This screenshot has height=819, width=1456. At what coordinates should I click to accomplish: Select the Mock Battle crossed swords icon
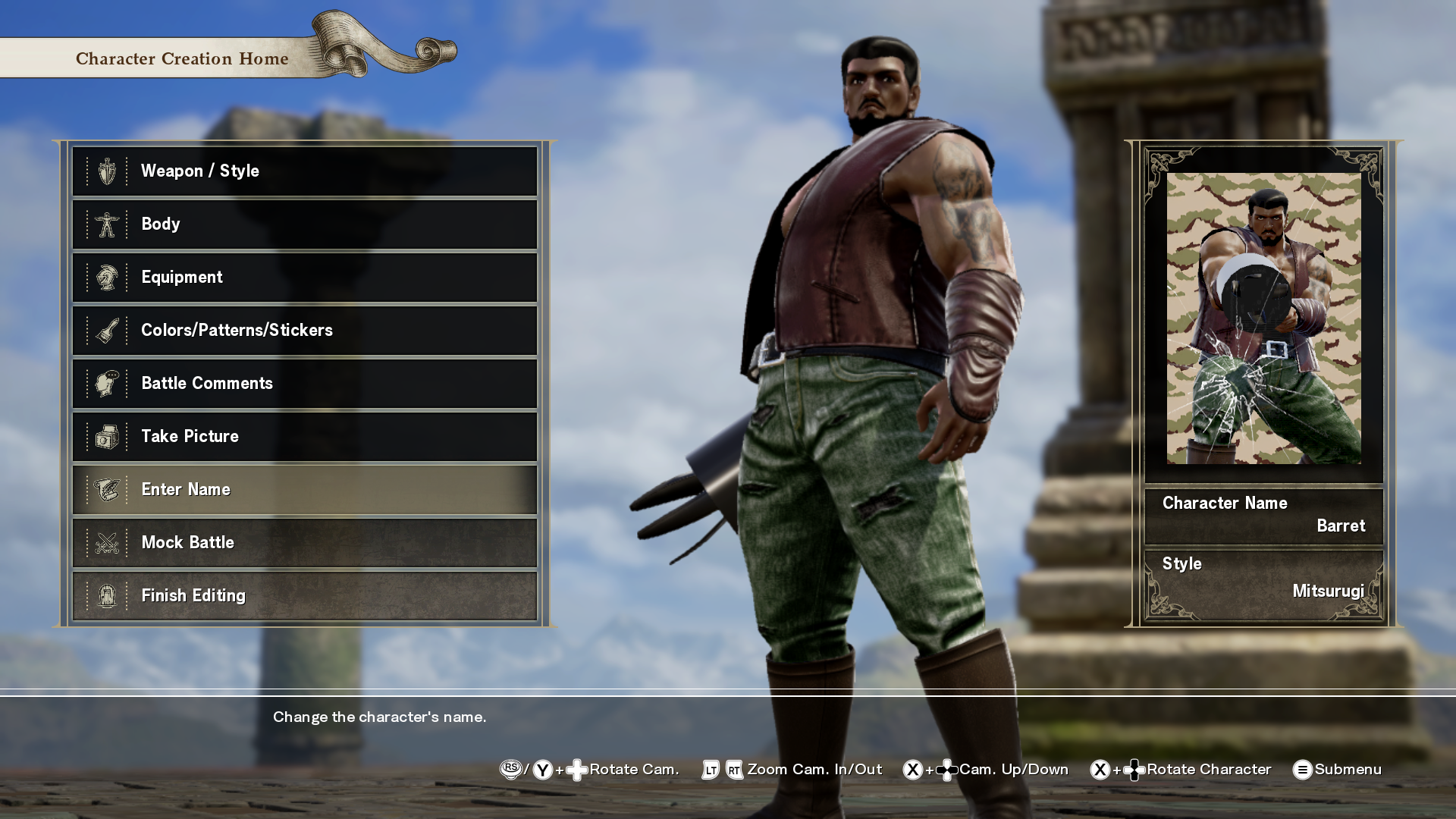[x=107, y=542]
